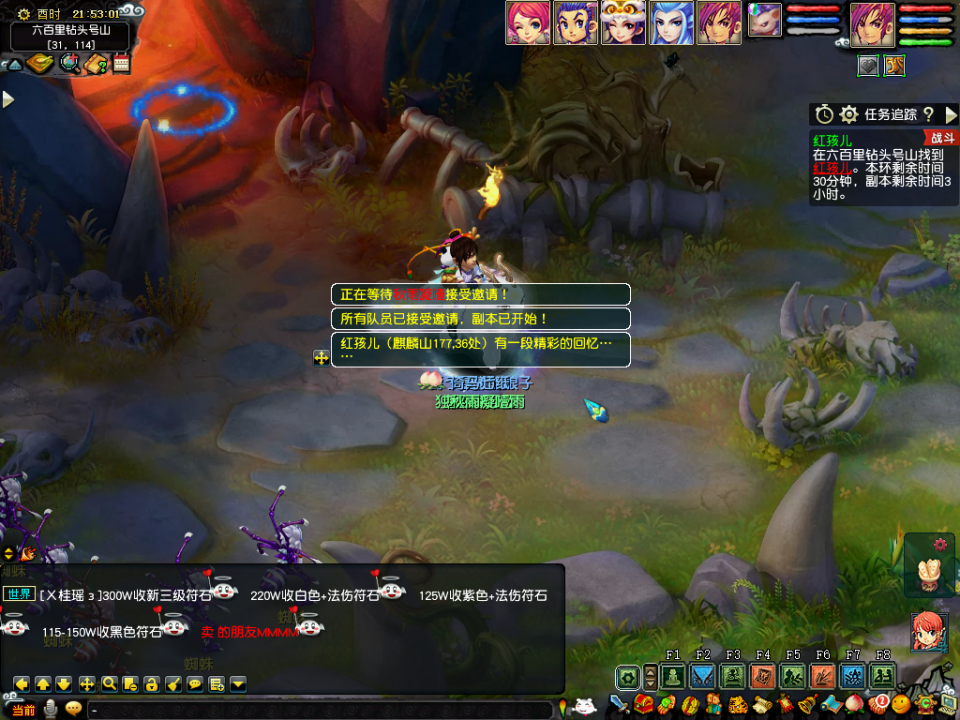960x720 pixels.
Task: Open the quest tracker help question mark
Action: (x=928, y=114)
